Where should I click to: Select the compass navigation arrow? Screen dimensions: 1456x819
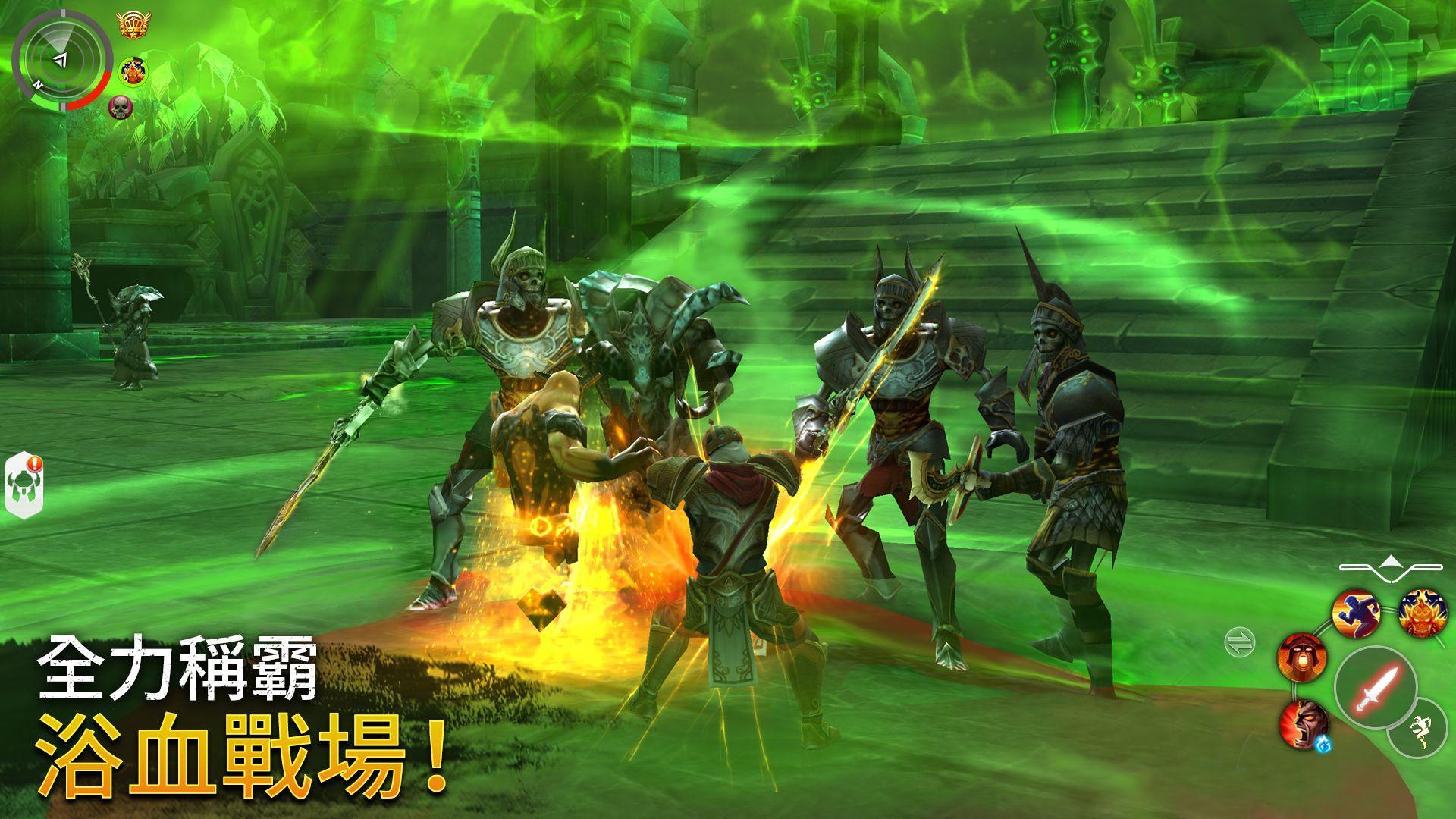(x=62, y=60)
